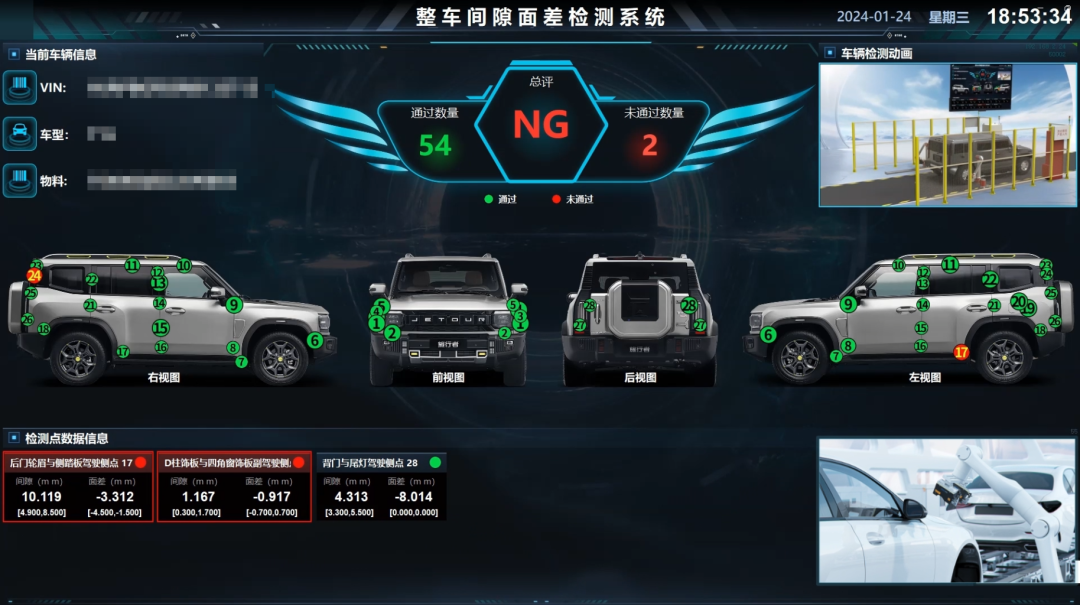
Task: Select point 6 marker on the left view car
Action: (768, 335)
